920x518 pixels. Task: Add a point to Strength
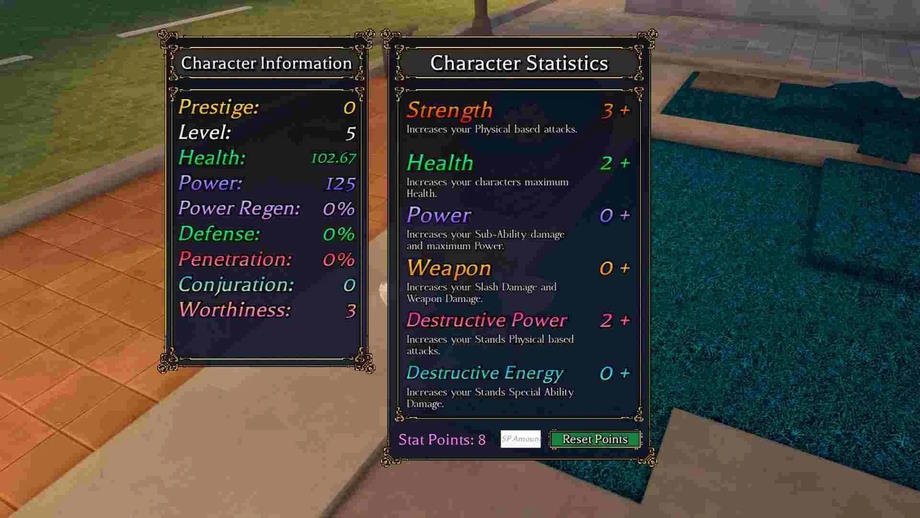pos(625,111)
